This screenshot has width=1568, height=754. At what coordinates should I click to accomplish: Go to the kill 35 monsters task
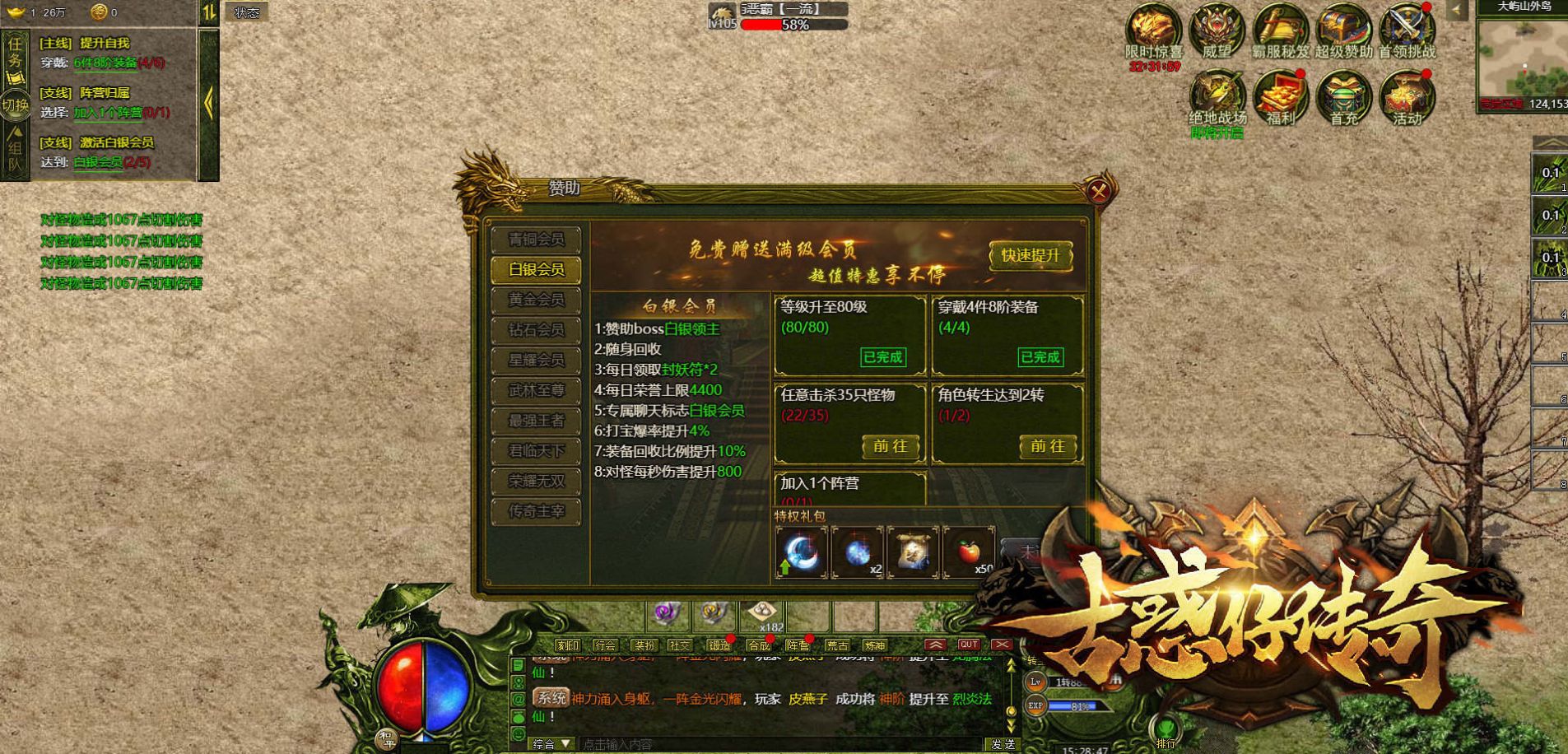[890, 446]
